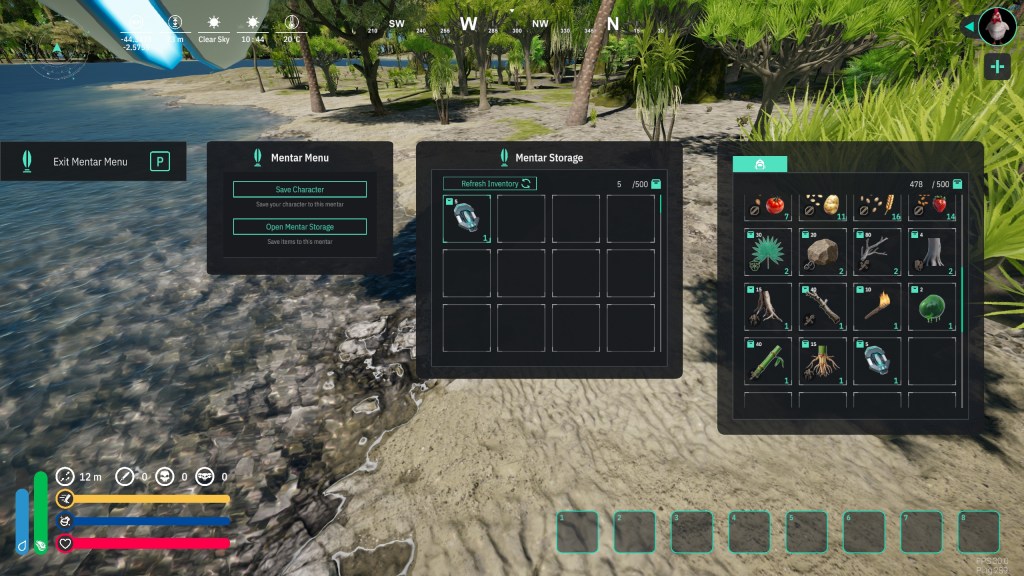
Task: Select the palm leaf item slot
Action: click(x=768, y=252)
